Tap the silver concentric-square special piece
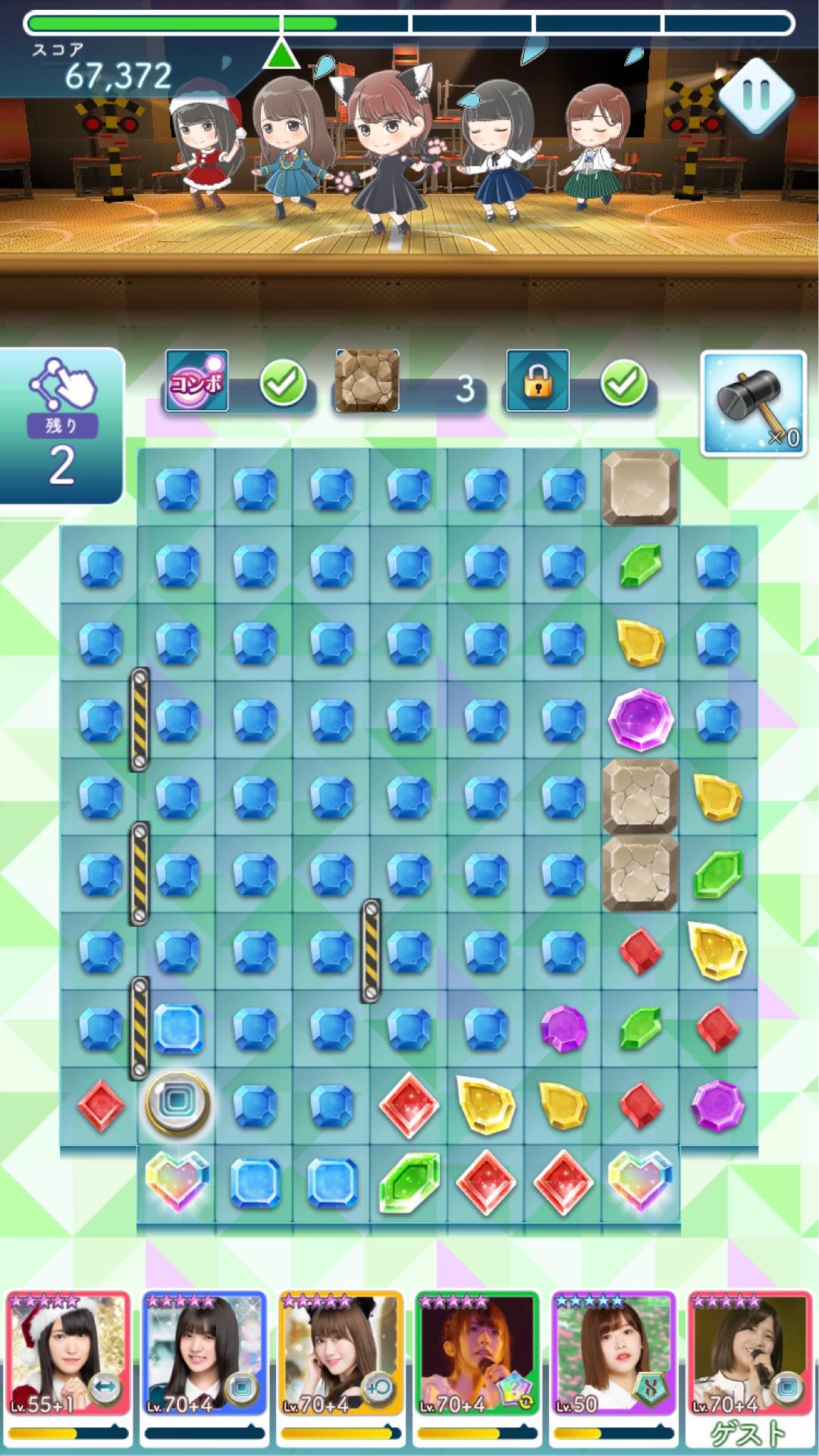819x1456 pixels. coord(177,1103)
